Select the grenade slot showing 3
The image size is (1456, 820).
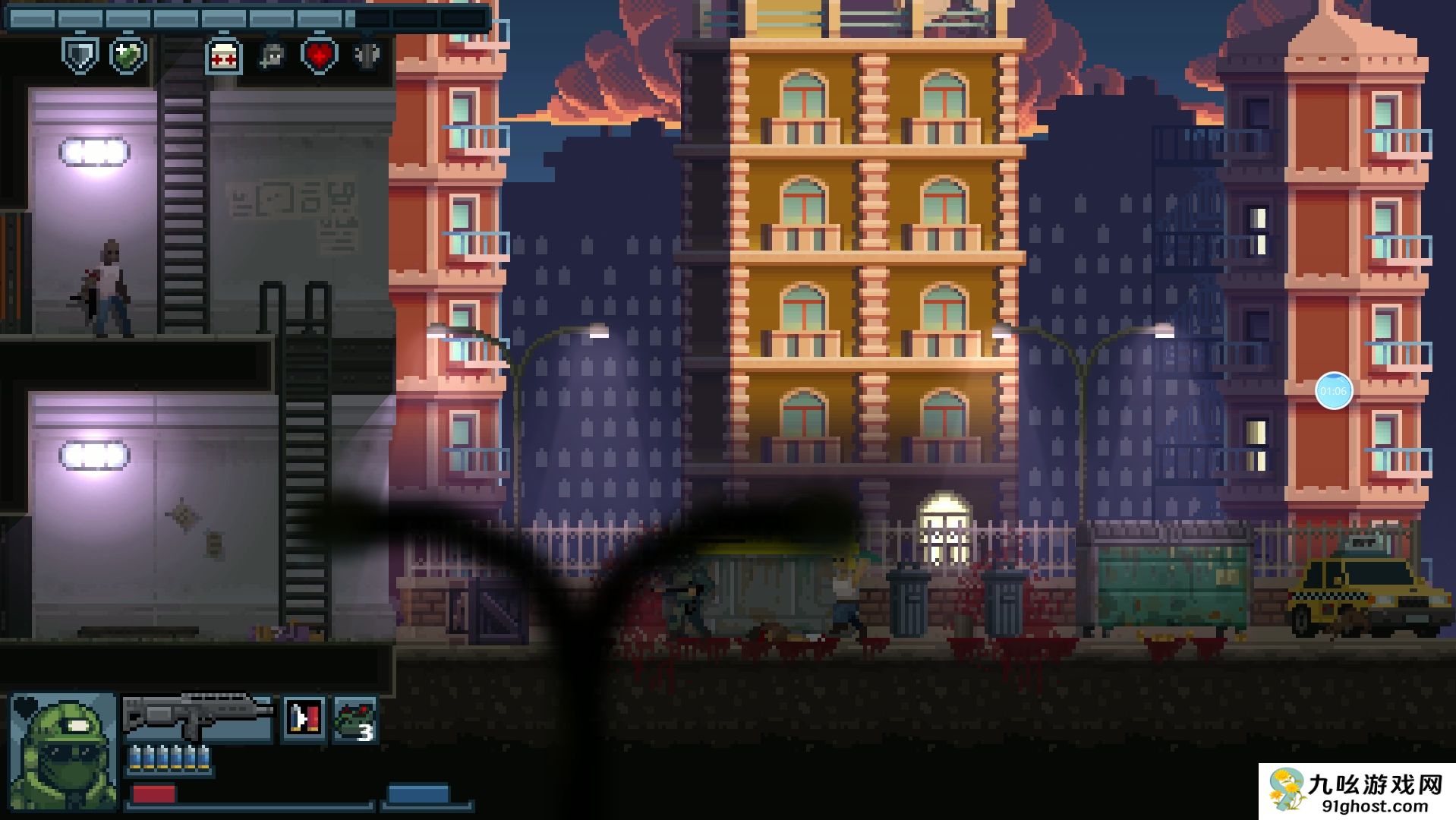(x=355, y=718)
